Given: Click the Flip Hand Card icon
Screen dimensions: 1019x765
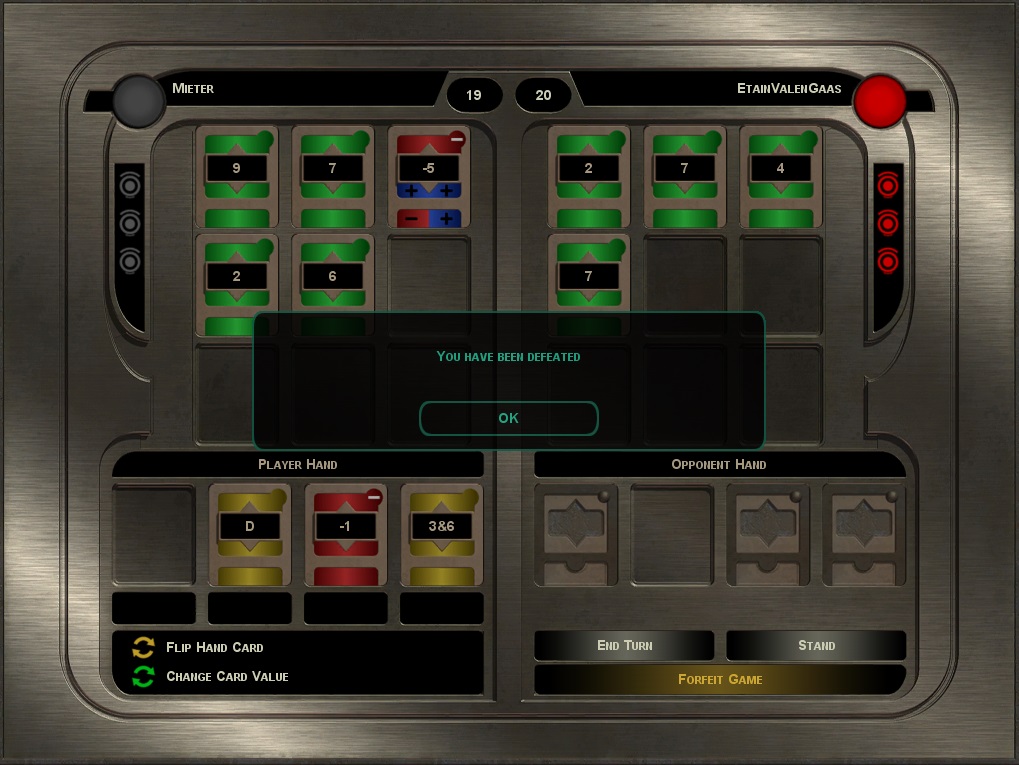Looking at the screenshot, I should pos(144,647).
